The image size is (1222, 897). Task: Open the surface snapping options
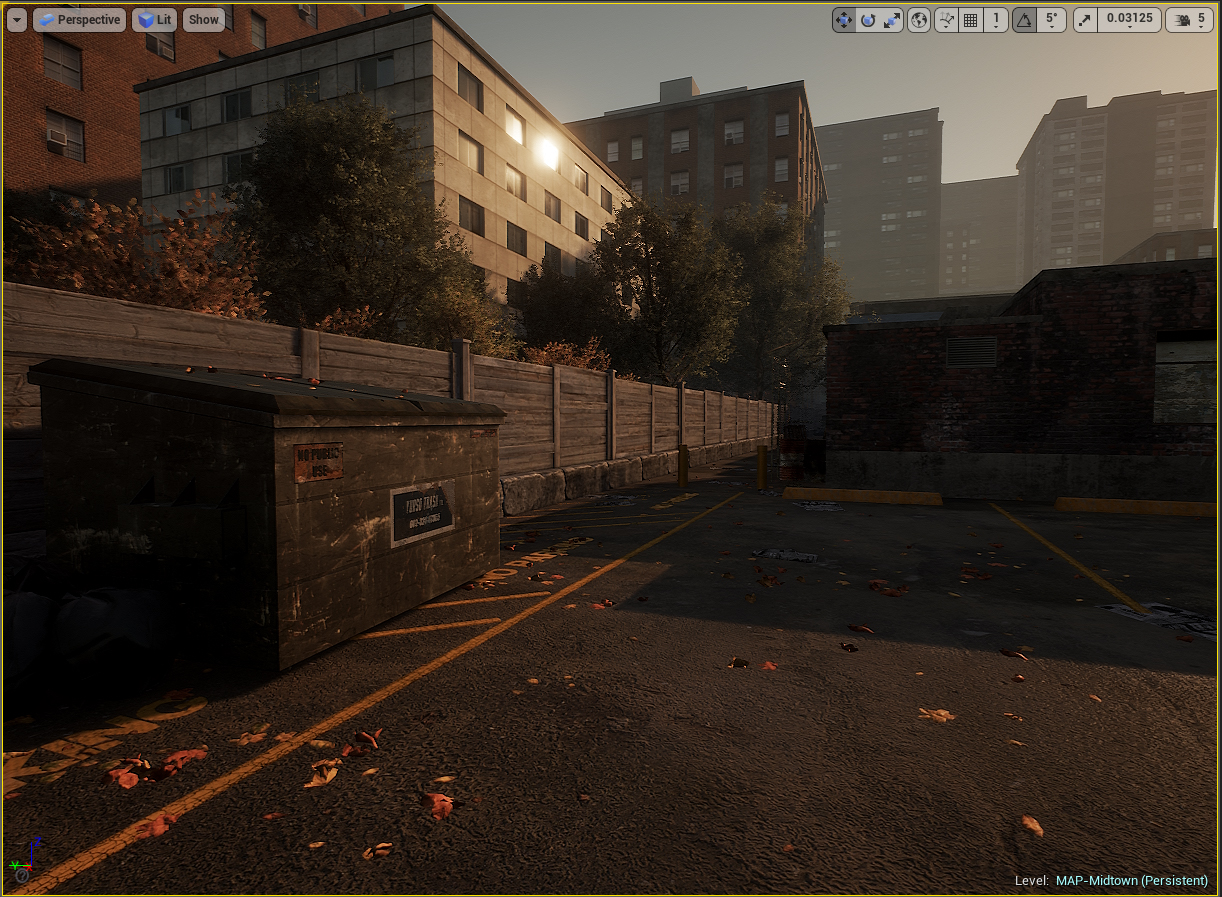coord(946,20)
